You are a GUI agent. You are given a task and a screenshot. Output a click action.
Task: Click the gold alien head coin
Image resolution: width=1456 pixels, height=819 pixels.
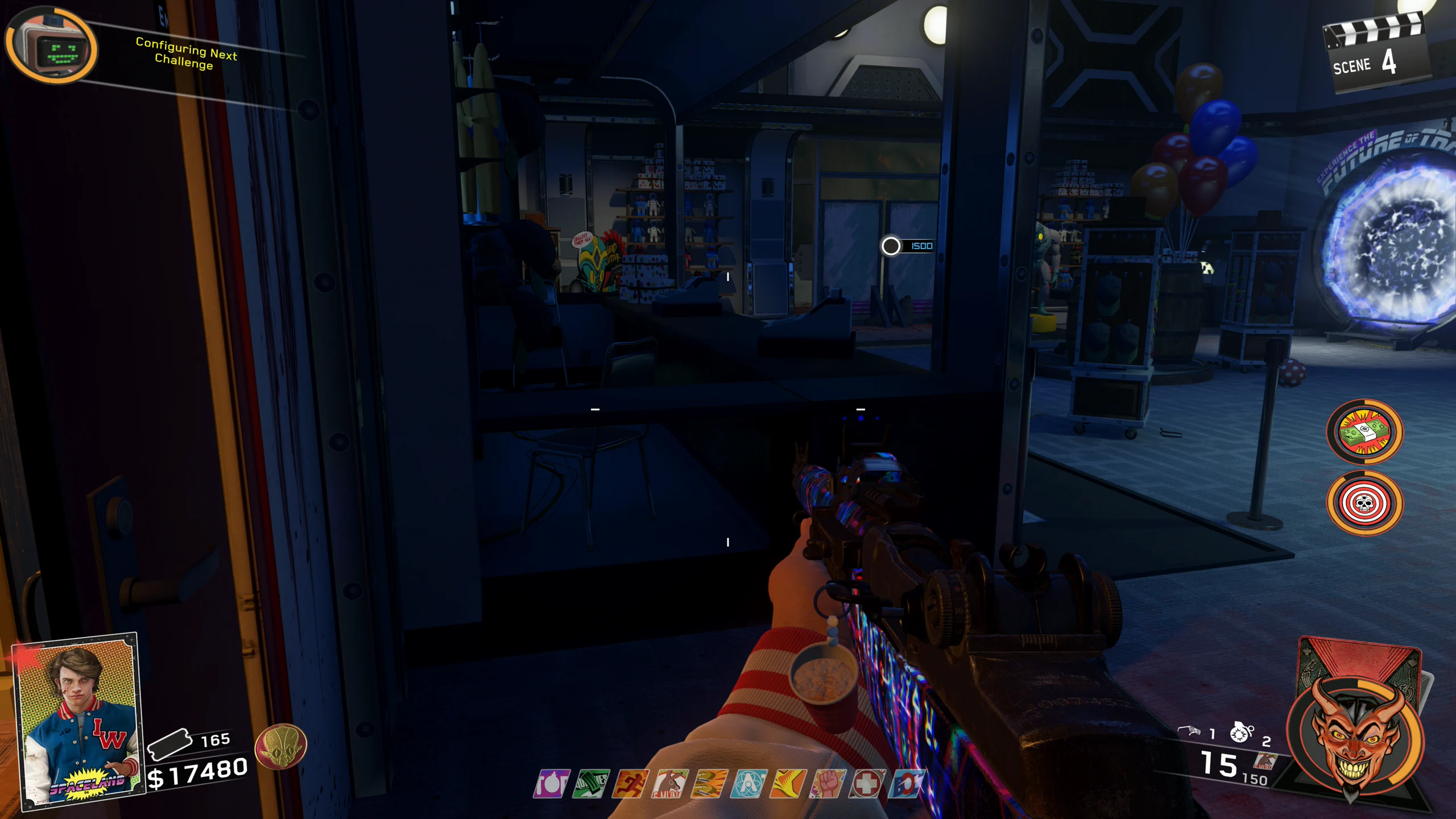[x=280, y=747]
